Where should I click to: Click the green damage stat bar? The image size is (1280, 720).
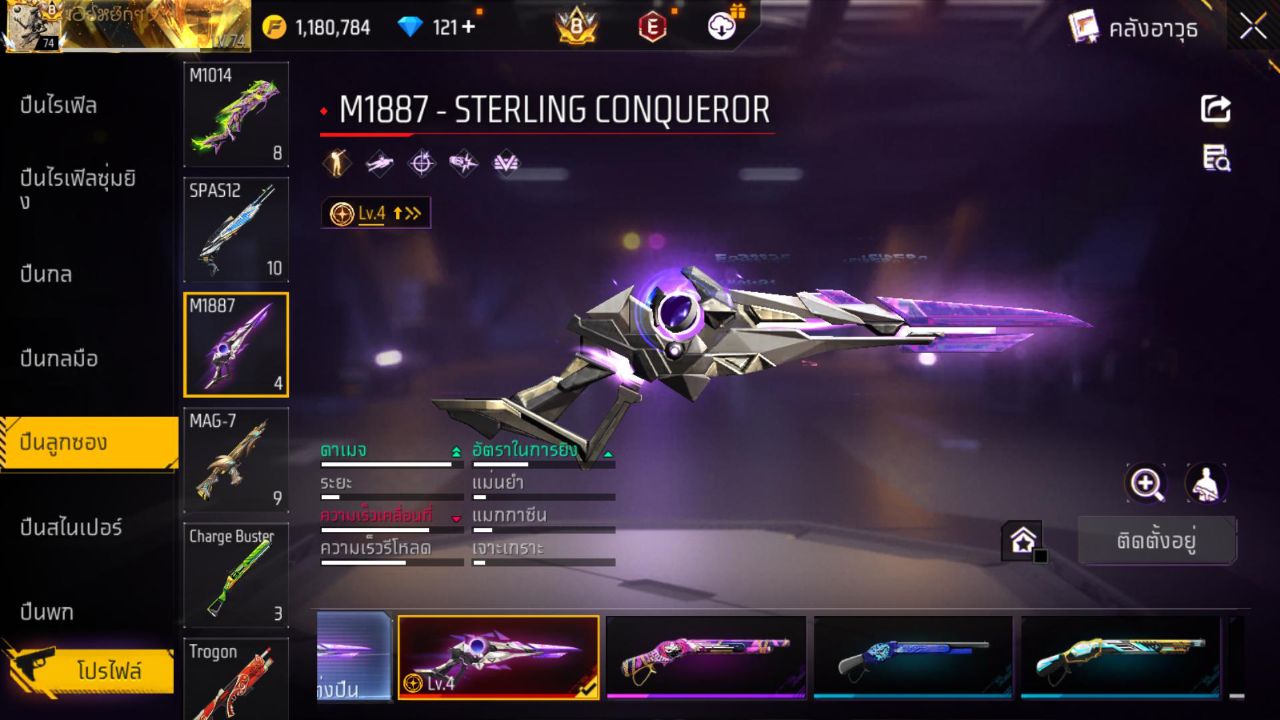coord(389,463)
